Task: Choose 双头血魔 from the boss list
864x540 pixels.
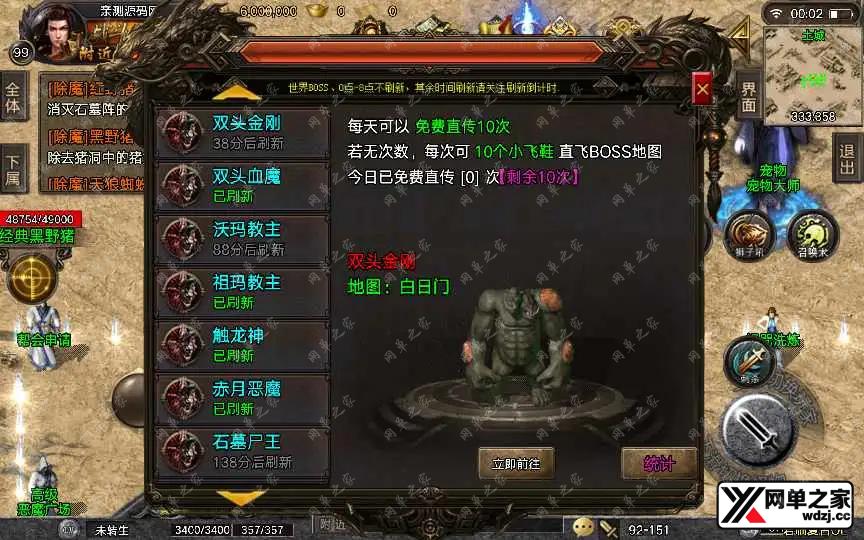Action: click(x=242, y=185)
